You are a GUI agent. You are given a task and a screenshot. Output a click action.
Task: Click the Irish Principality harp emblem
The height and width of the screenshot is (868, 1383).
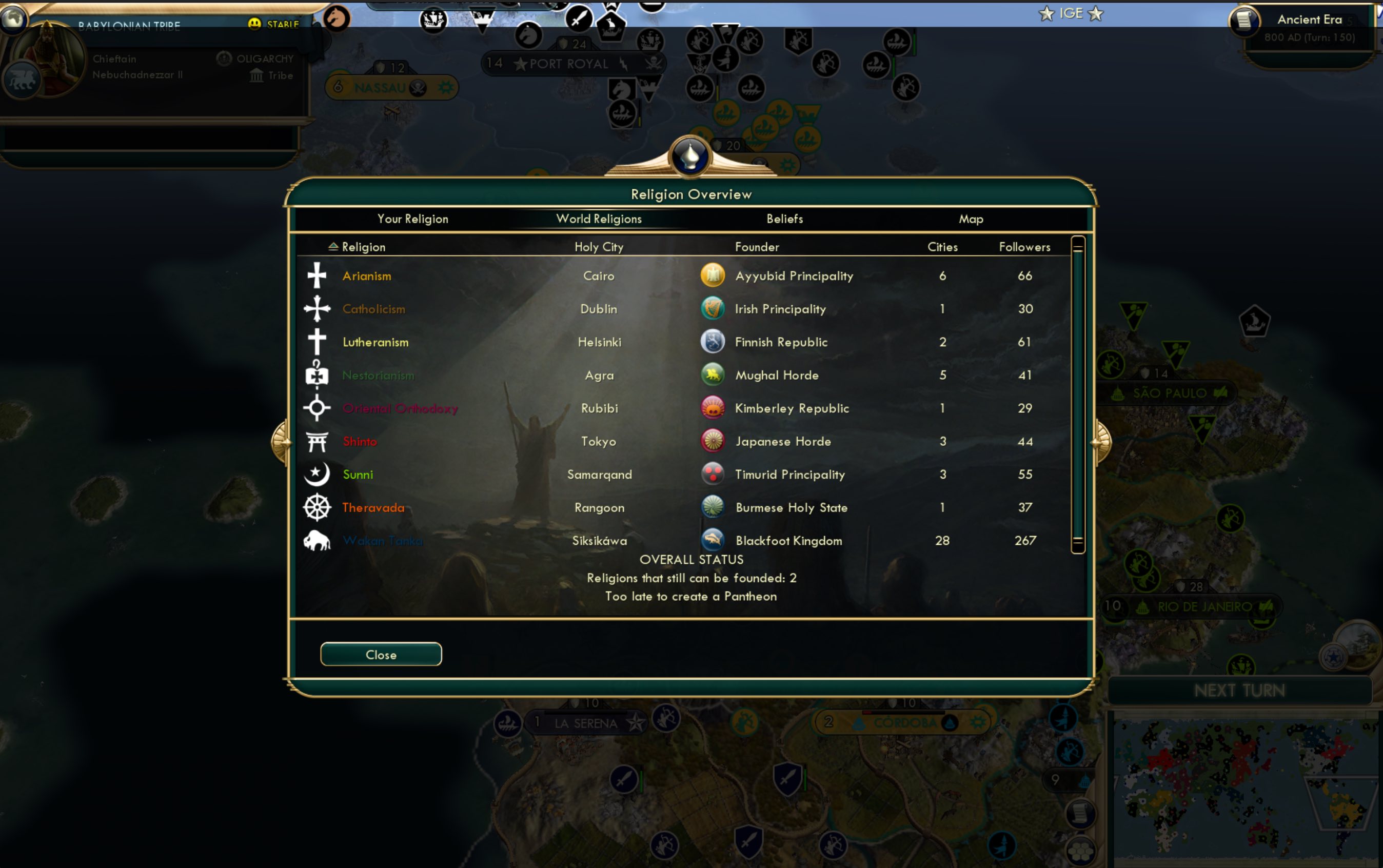click(x=712, y=308)
